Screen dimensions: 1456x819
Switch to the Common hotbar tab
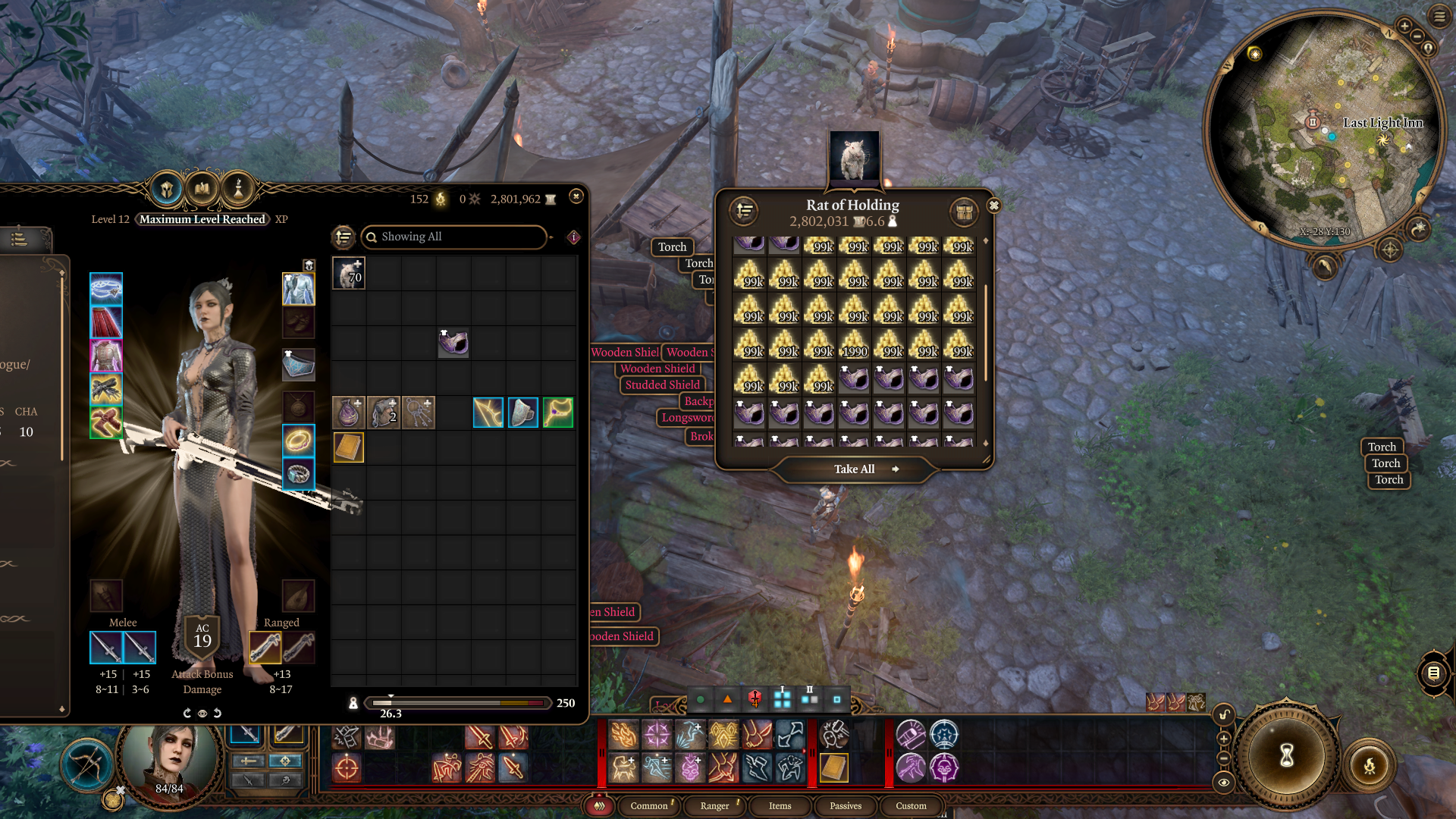[649, 805]
